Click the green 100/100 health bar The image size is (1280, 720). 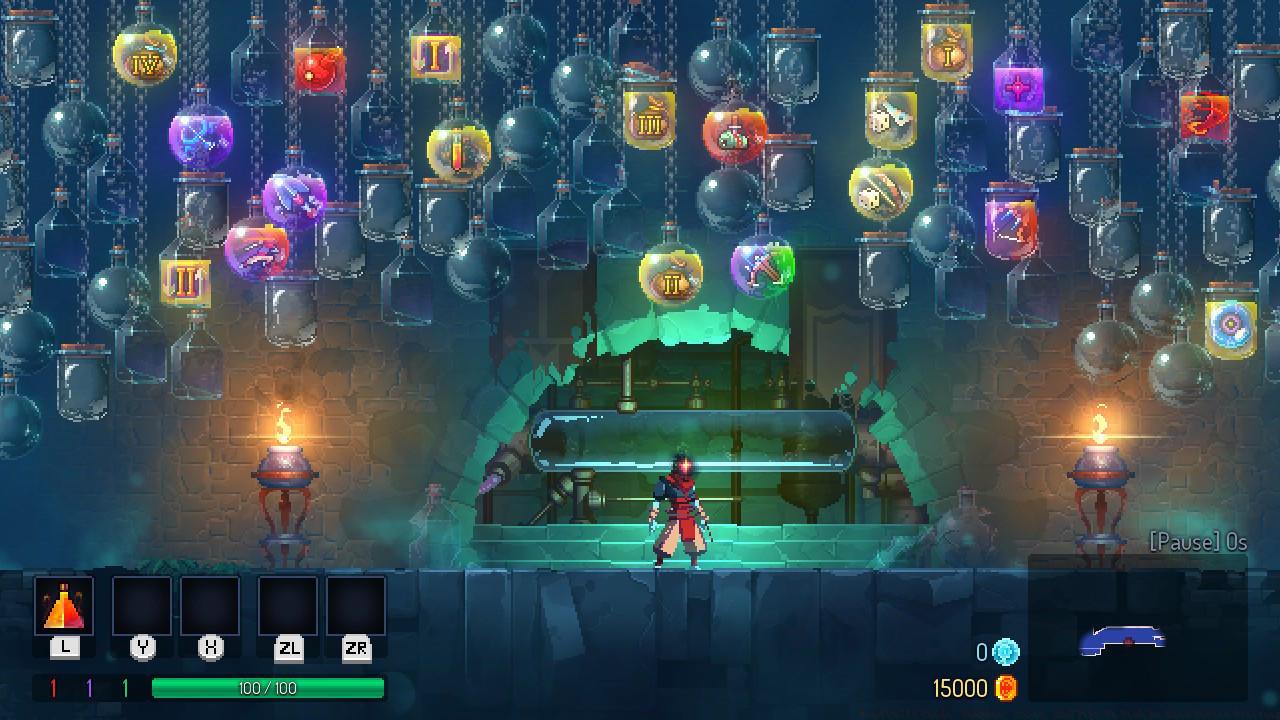click(x=268, y=688)
